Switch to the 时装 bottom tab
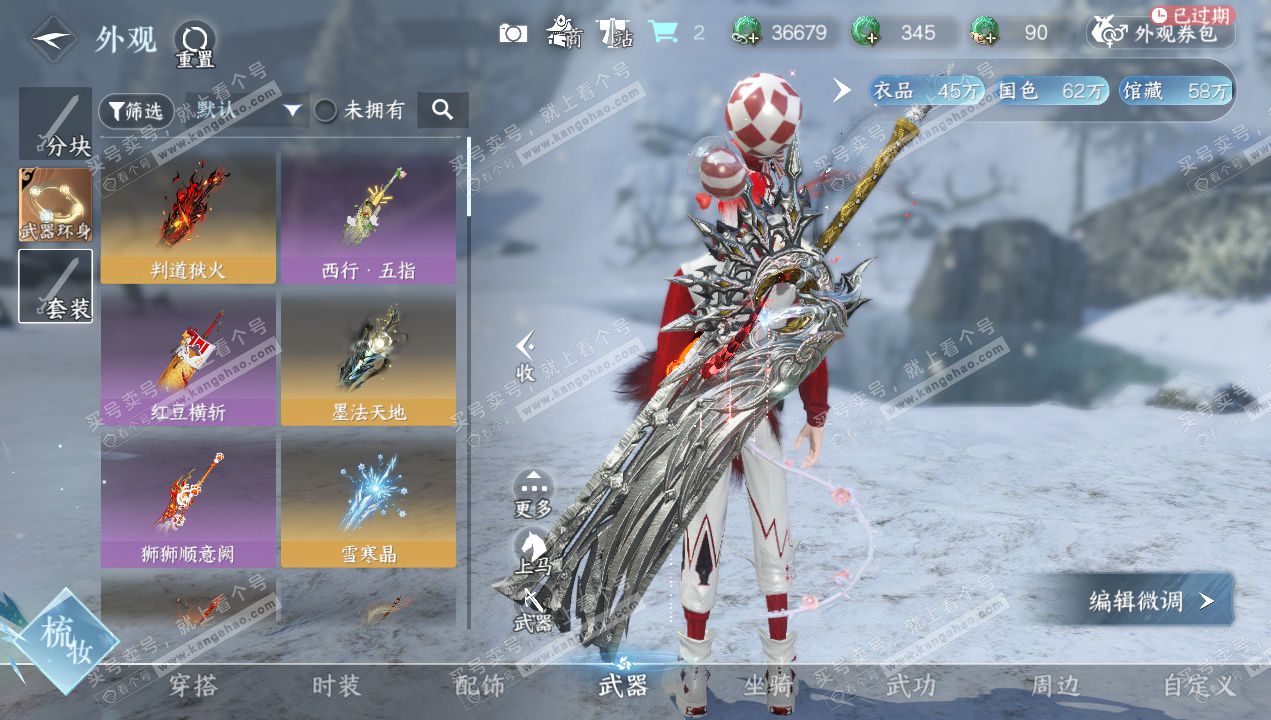The image size is (1271, 720). click(x=335, y=686)
